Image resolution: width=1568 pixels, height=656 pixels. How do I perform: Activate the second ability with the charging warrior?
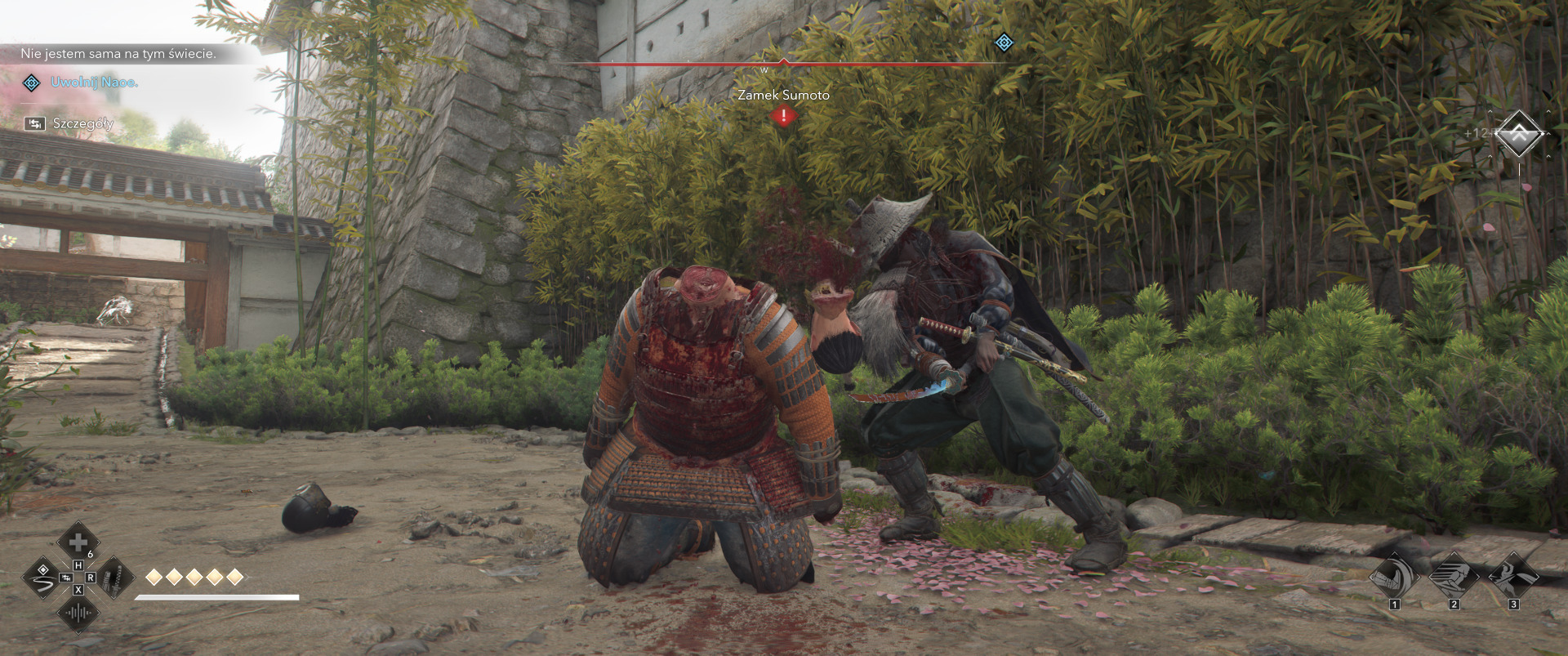point(1454,575)
